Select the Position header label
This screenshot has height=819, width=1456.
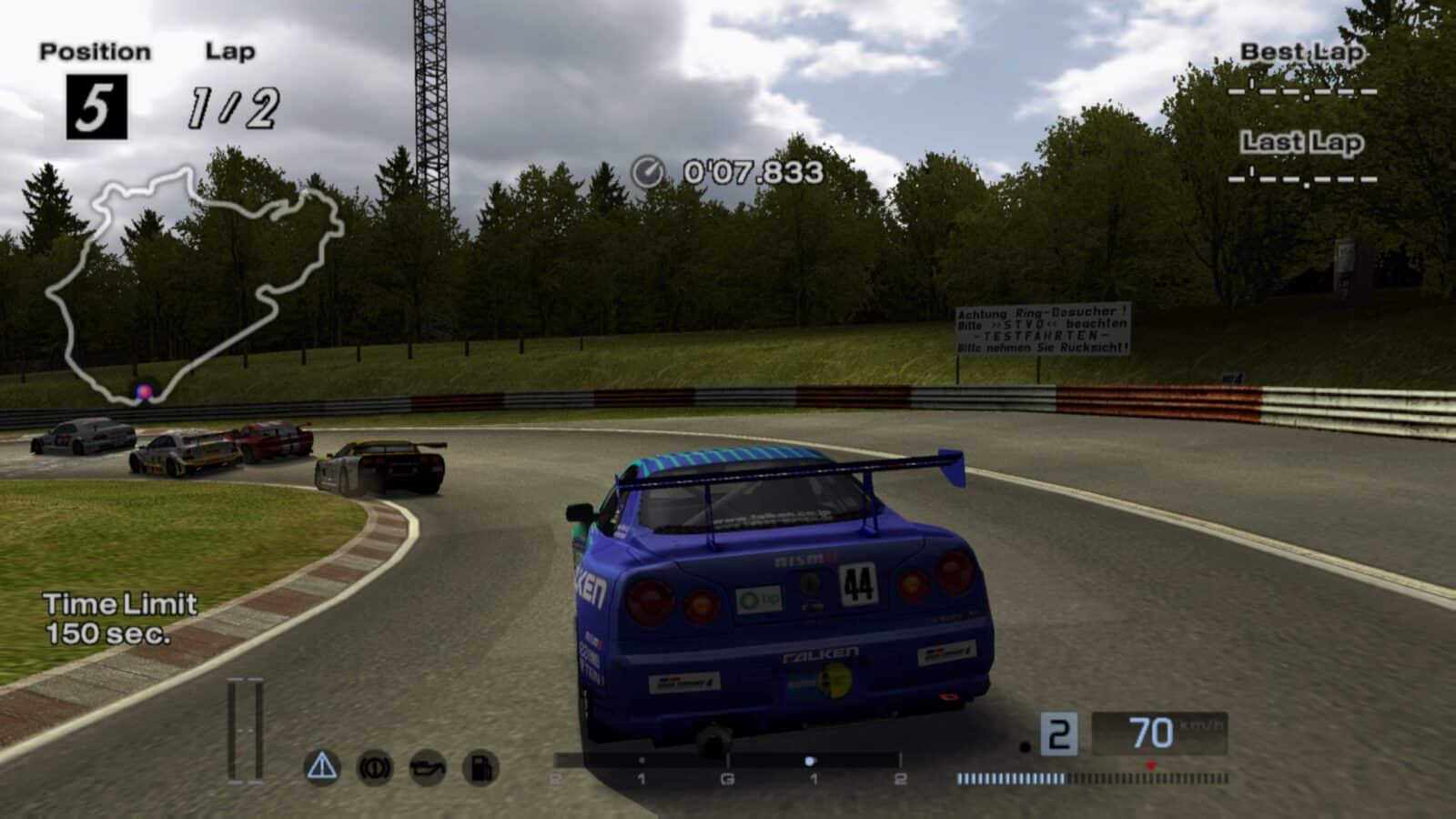coord(94,51)
